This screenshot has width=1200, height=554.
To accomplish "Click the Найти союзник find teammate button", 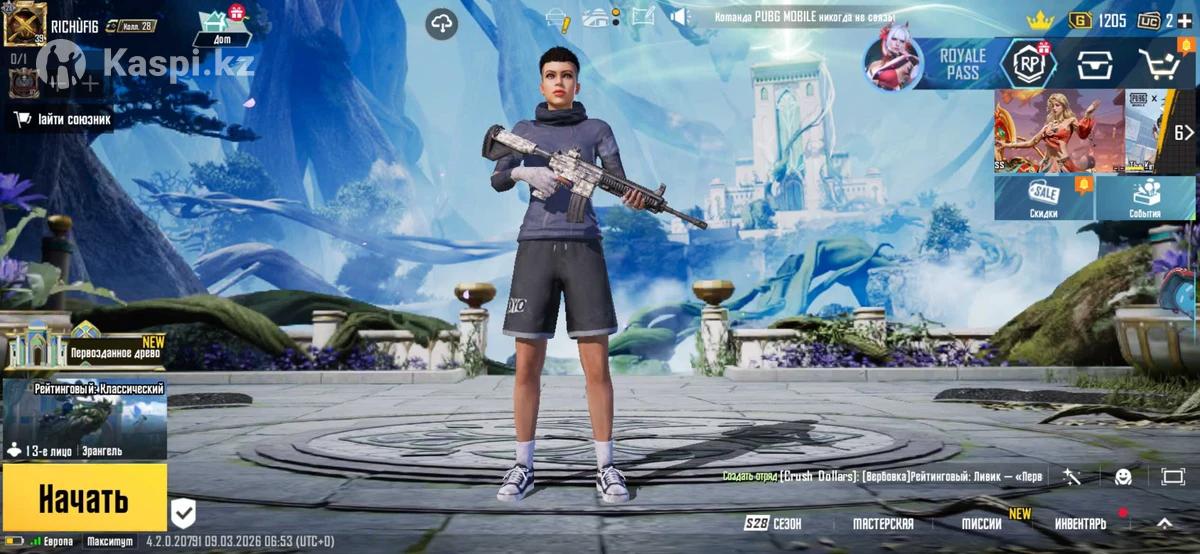I will (62, 120).
